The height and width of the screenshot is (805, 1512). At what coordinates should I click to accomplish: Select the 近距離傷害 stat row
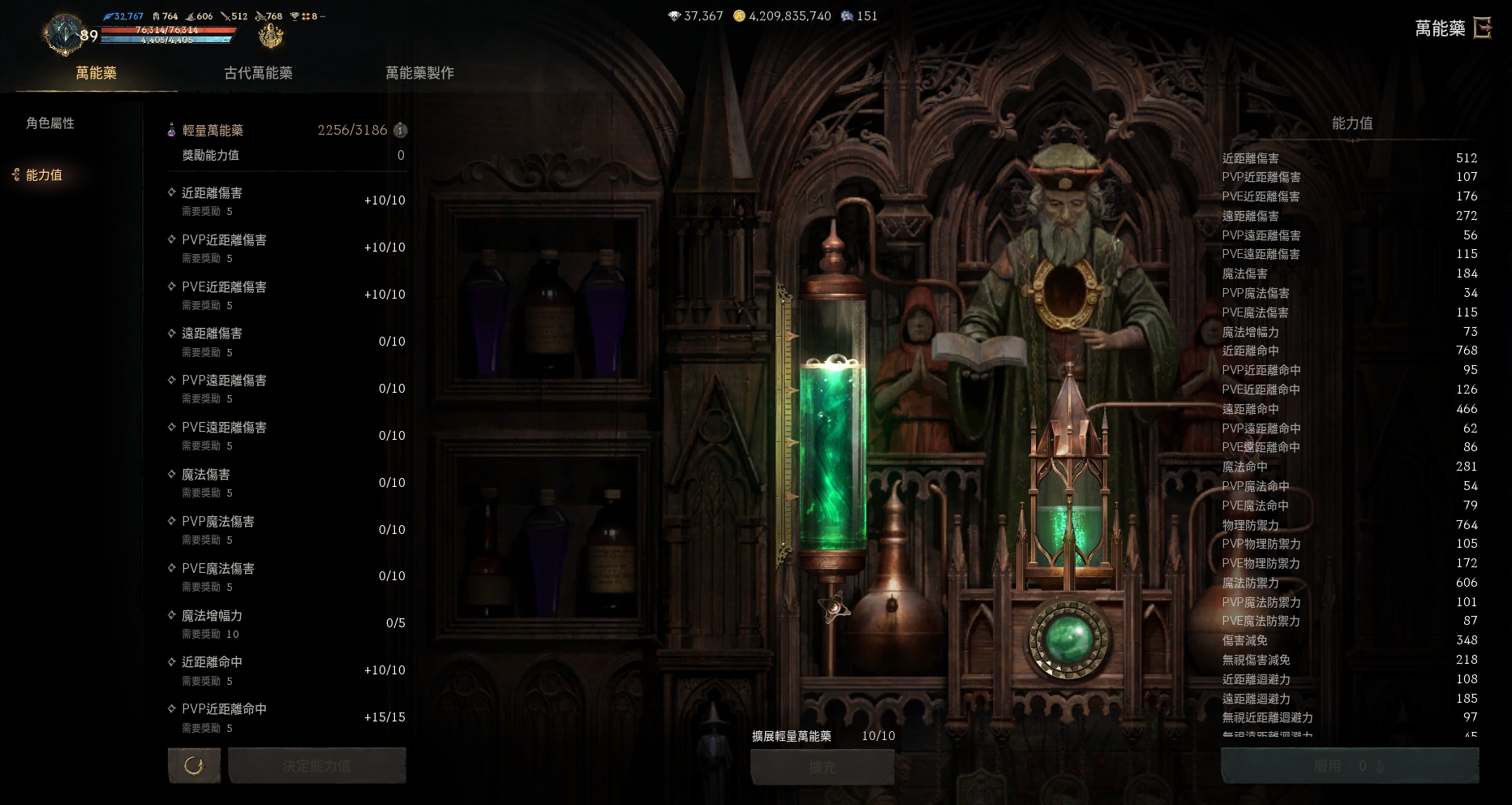(286, 200)
